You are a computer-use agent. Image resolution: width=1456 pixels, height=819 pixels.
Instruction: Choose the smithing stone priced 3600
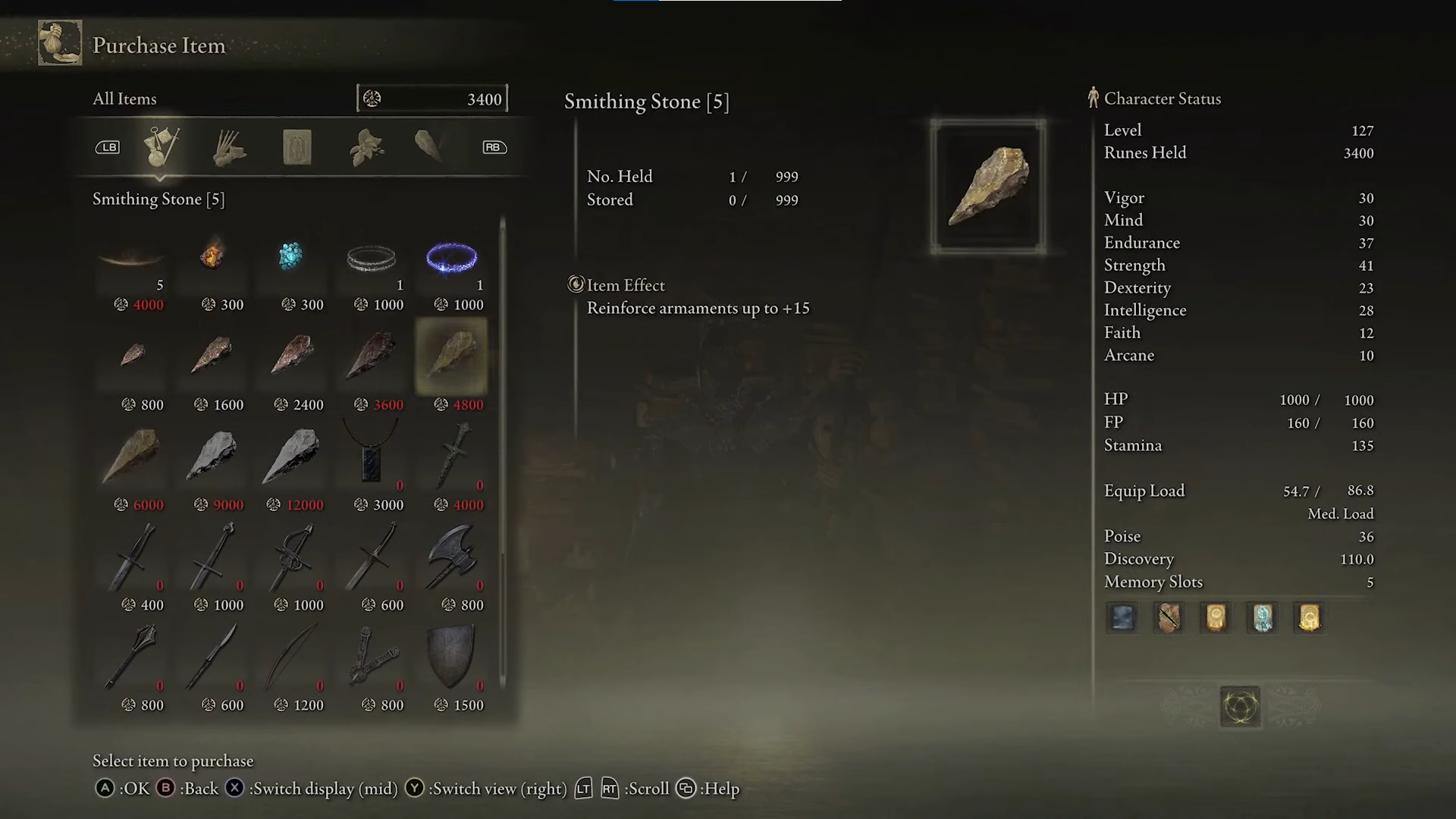[x=372, y=355]
